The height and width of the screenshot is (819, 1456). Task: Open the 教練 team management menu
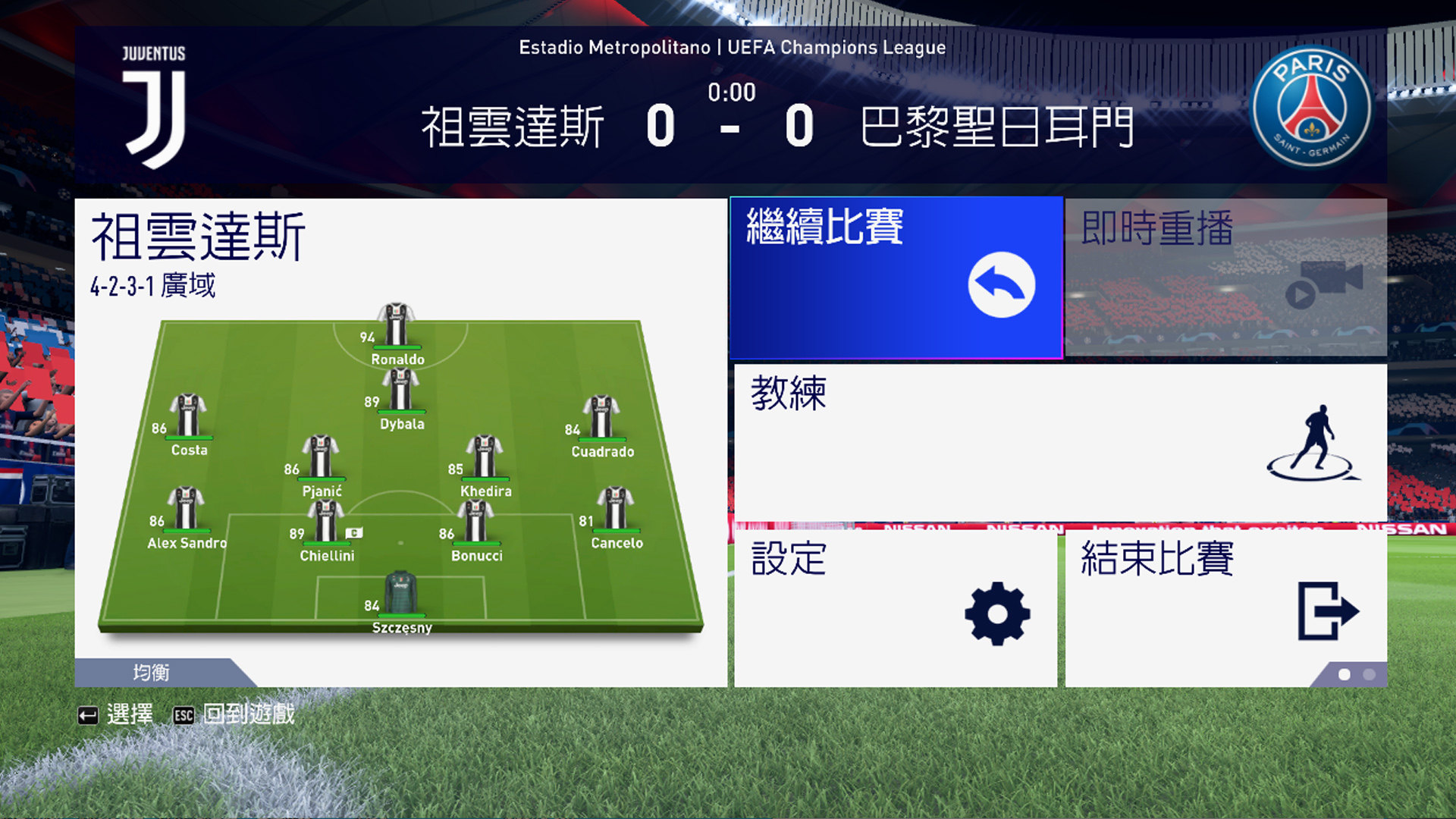click(x=1060, y=442)
